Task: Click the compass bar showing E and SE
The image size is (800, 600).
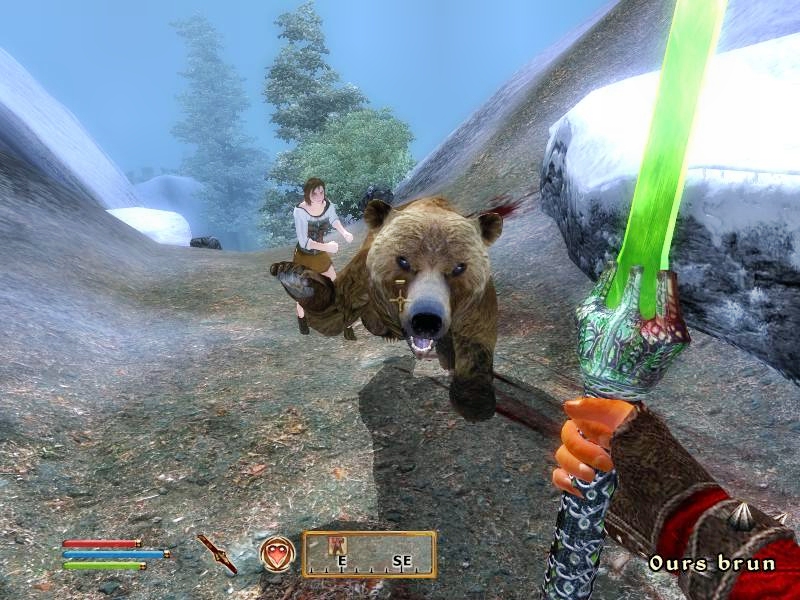Action: click(x=370, y=555)
